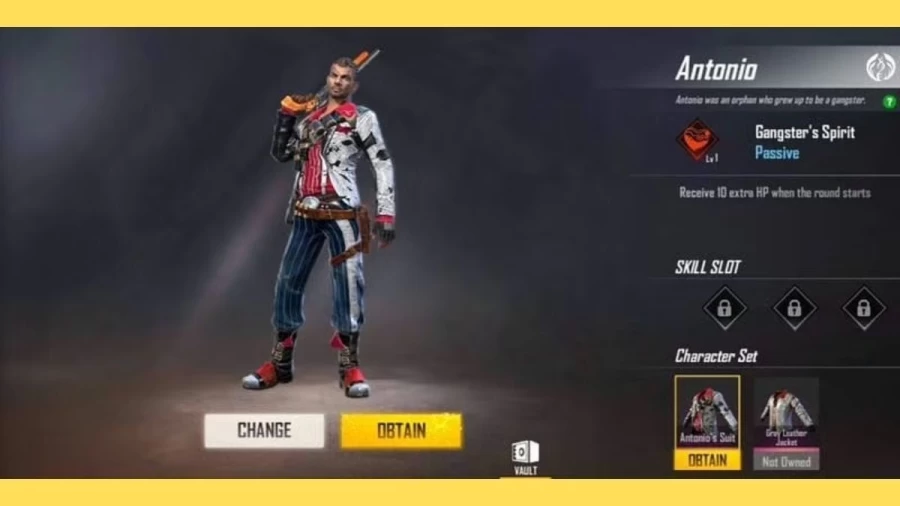Choose the Grey Leather Jacket thumbnail
The height and width of the screenshot is (506, 900).
[786, 411]
